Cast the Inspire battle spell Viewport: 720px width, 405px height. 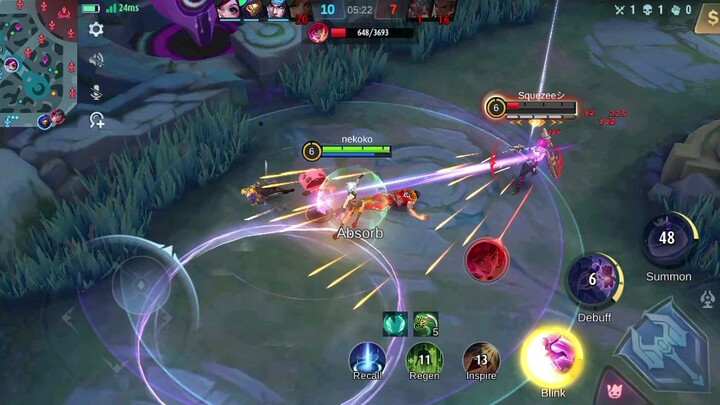[481, 359]
